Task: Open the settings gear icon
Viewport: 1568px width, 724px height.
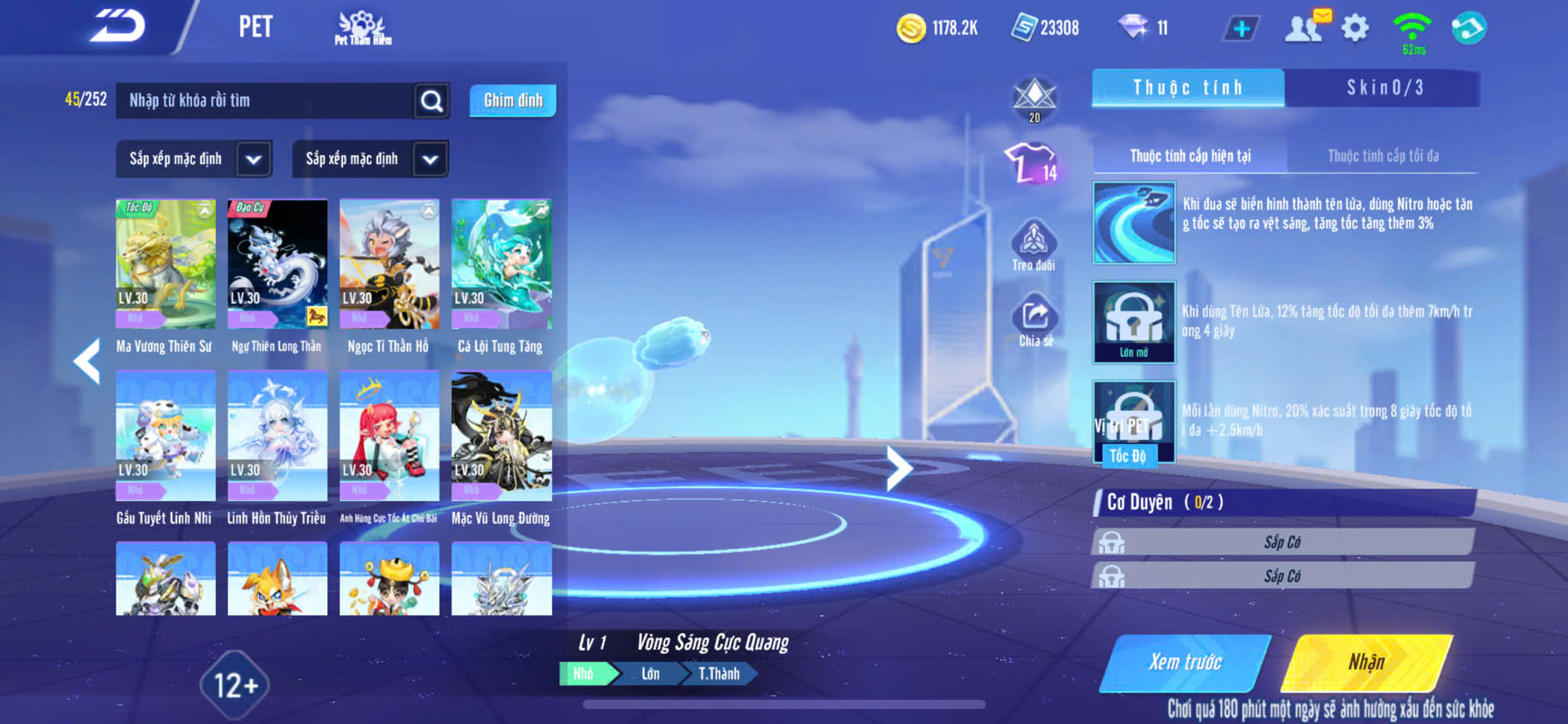Action: [1355, 28]
